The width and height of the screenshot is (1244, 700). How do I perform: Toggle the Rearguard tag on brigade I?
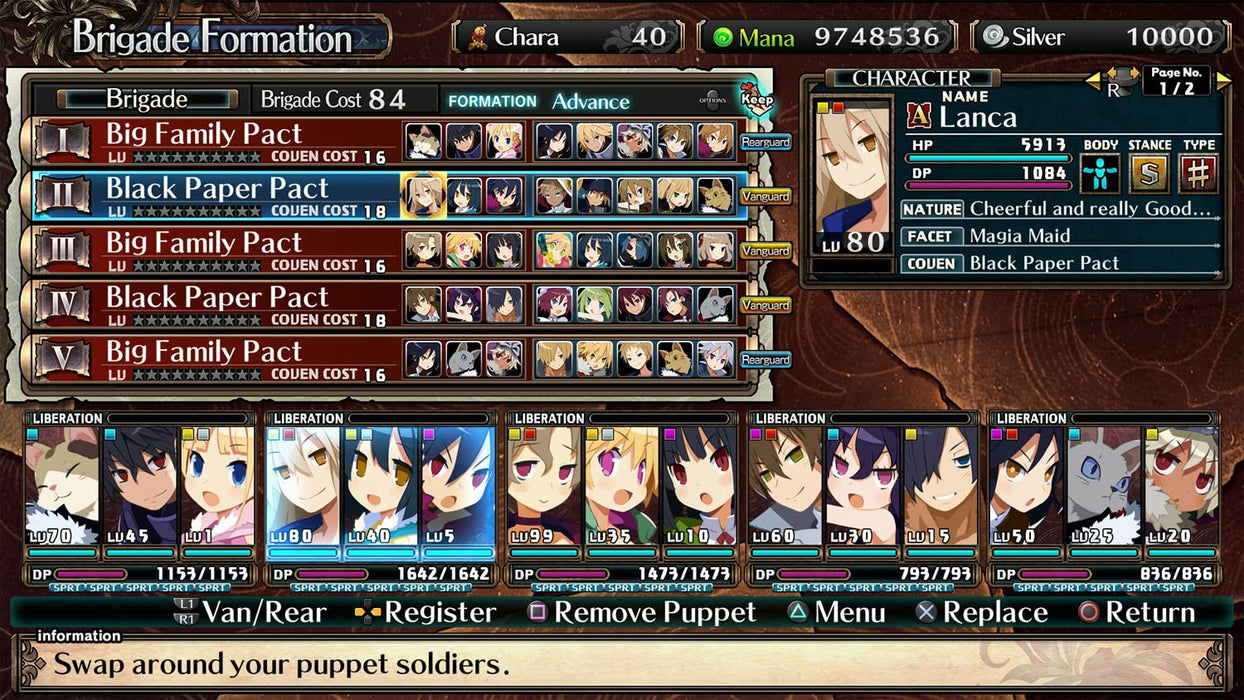pos(766,142)
